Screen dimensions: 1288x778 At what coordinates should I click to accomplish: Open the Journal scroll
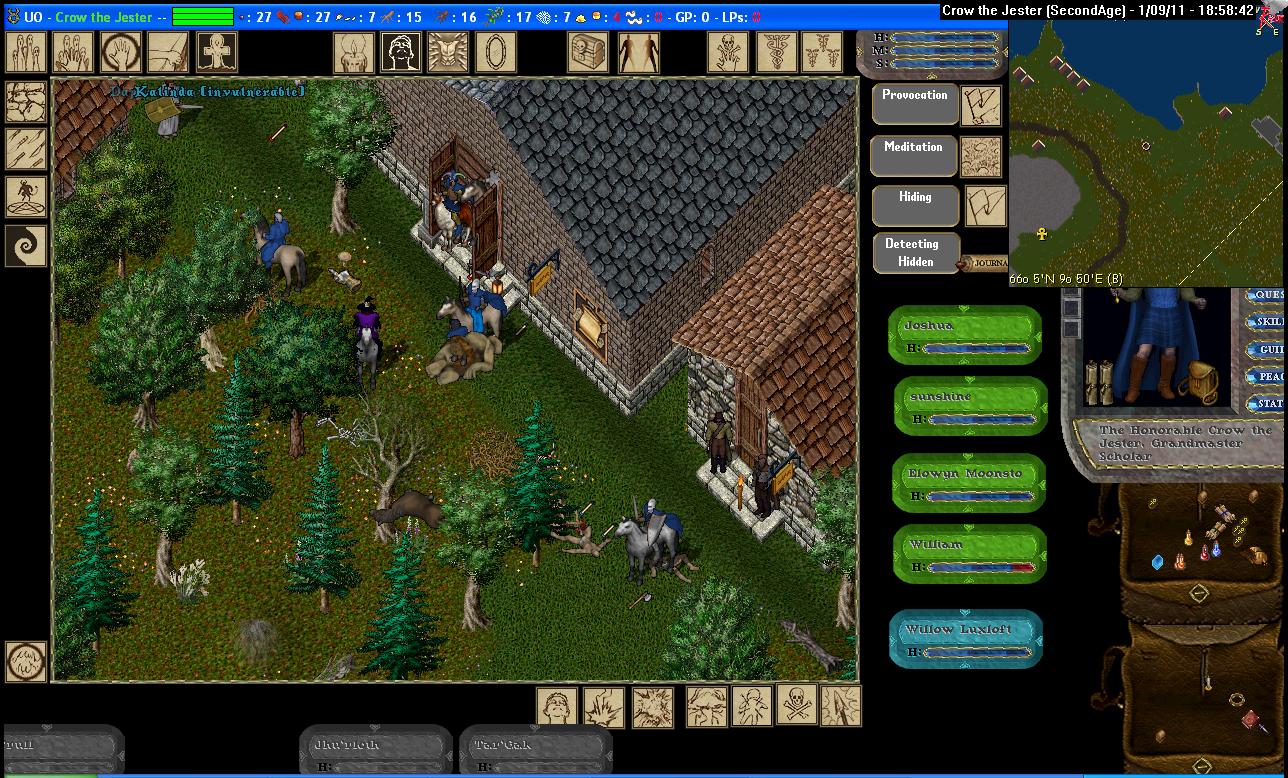(983, 264)
